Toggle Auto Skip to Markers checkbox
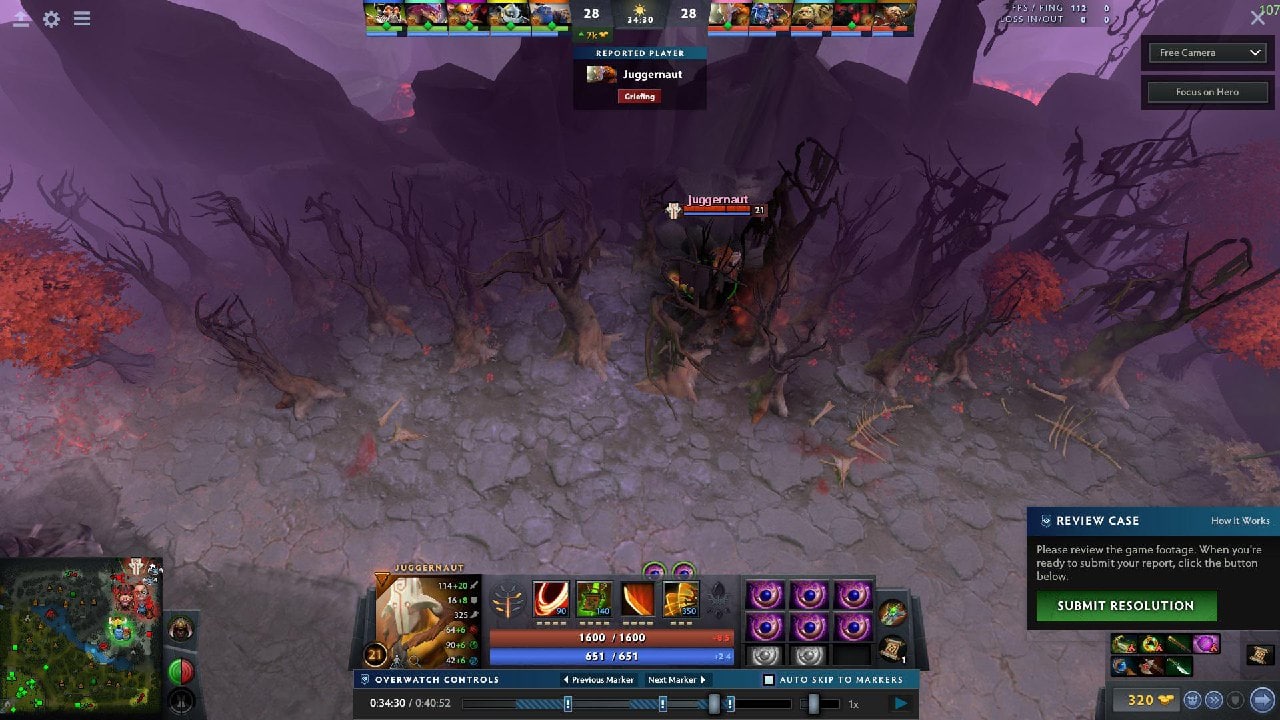This screenshot has width=1280, height=720. pyautogui.click(x=769, y=680)
